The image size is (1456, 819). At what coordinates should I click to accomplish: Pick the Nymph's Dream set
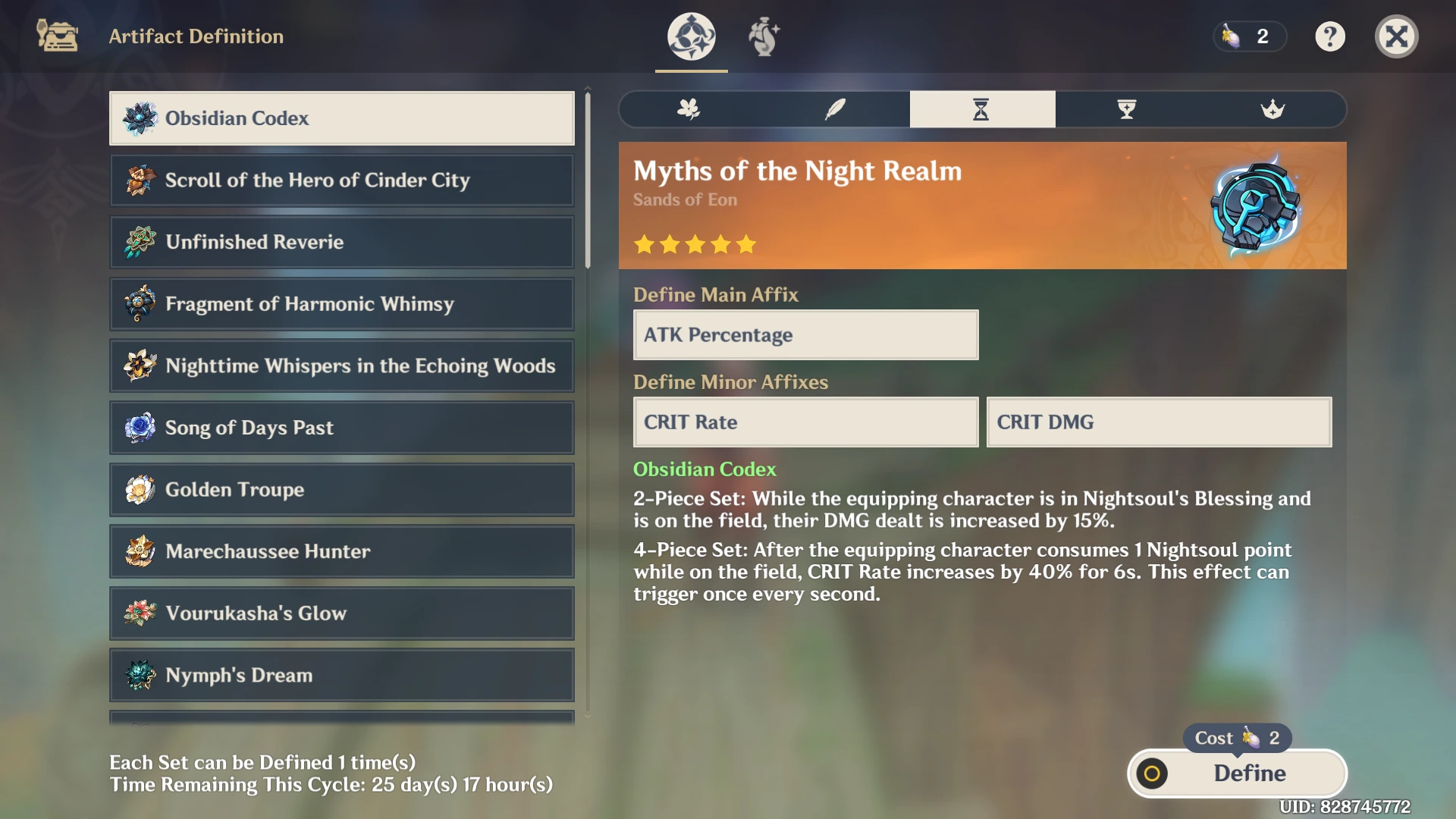pos(341,675)
